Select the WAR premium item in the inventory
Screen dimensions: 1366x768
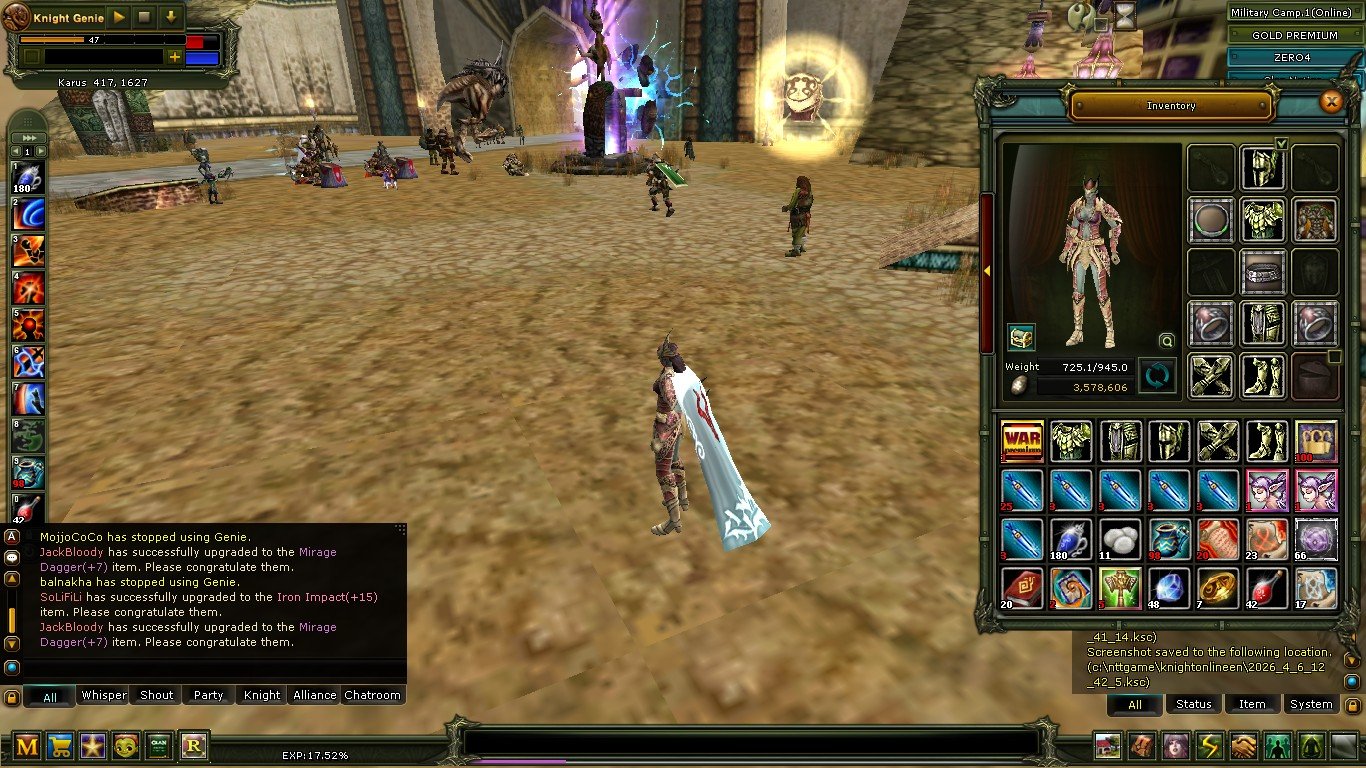(1022, 441)
